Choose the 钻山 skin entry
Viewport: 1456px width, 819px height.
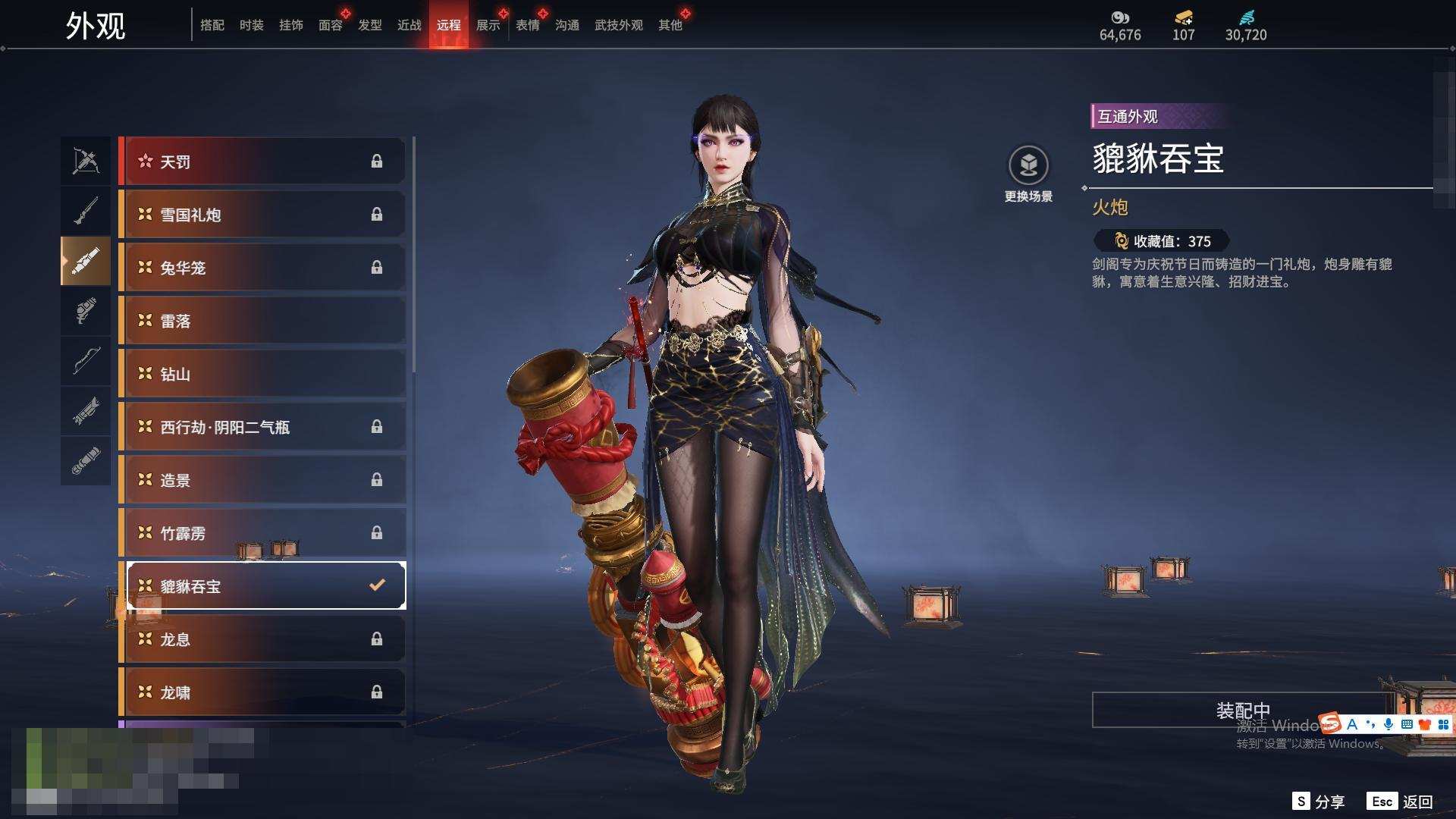pos(262,374)
